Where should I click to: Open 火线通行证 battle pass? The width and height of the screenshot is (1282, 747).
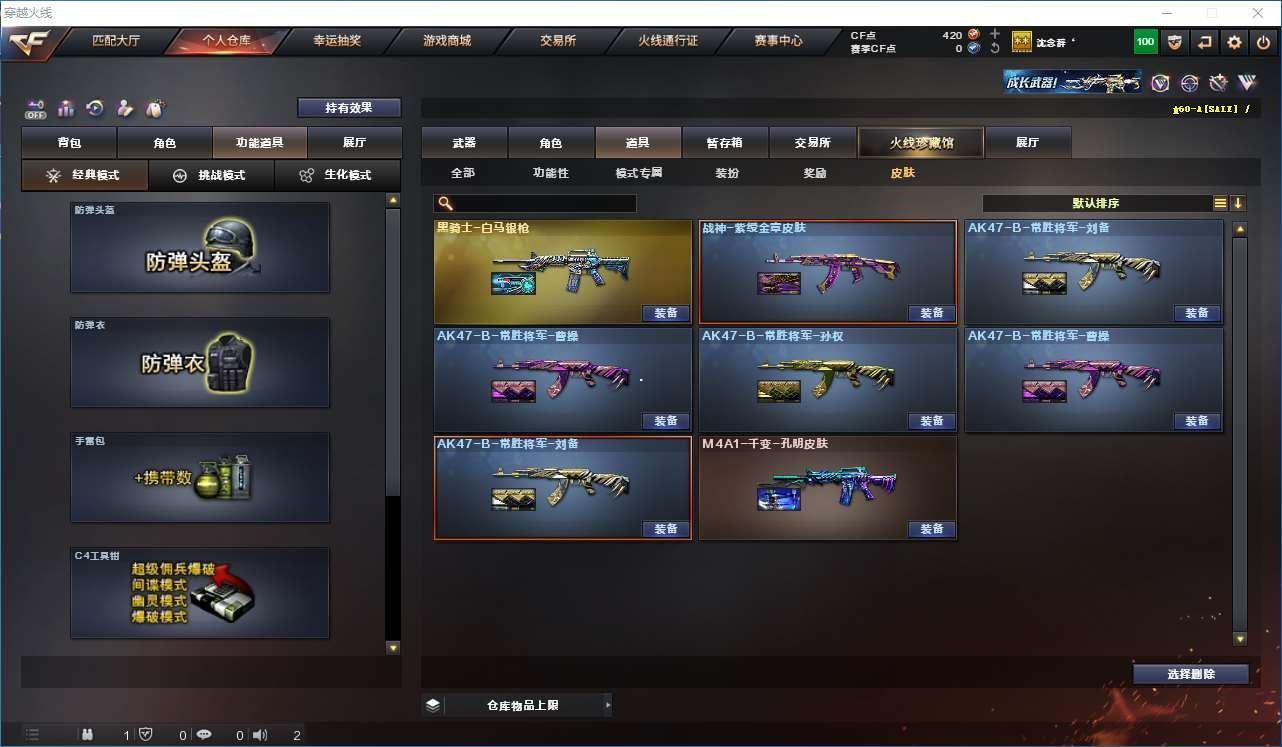coord(668,41)
